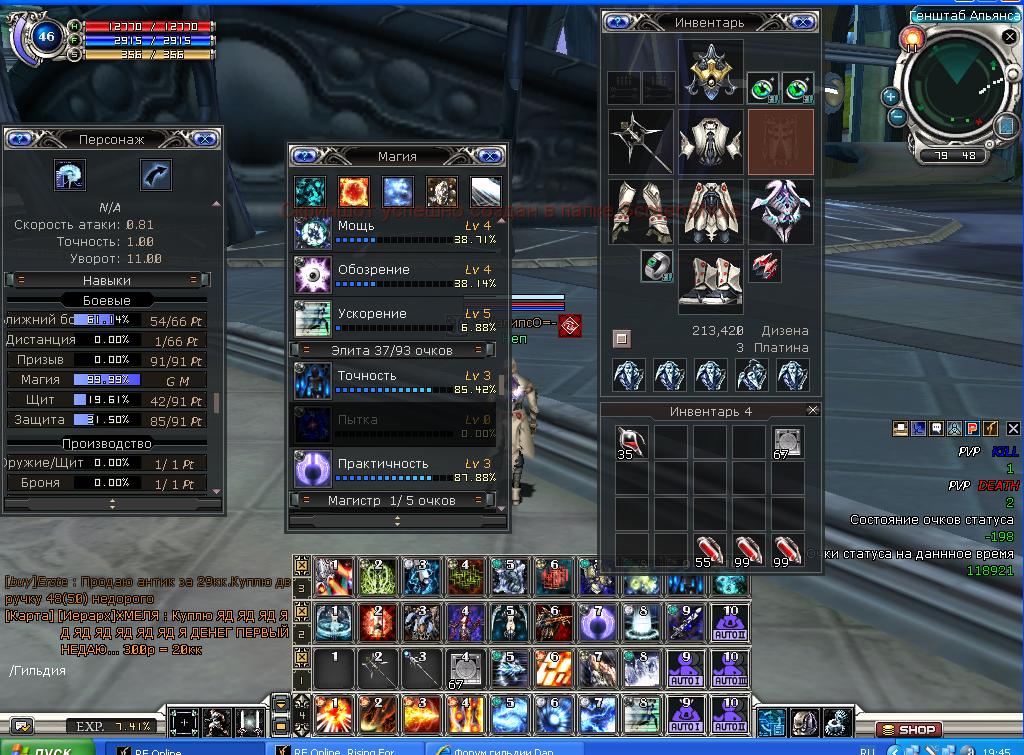Expand the Магистр 1/5 очков section
The image size is (1024, 755).
point(392,500)
